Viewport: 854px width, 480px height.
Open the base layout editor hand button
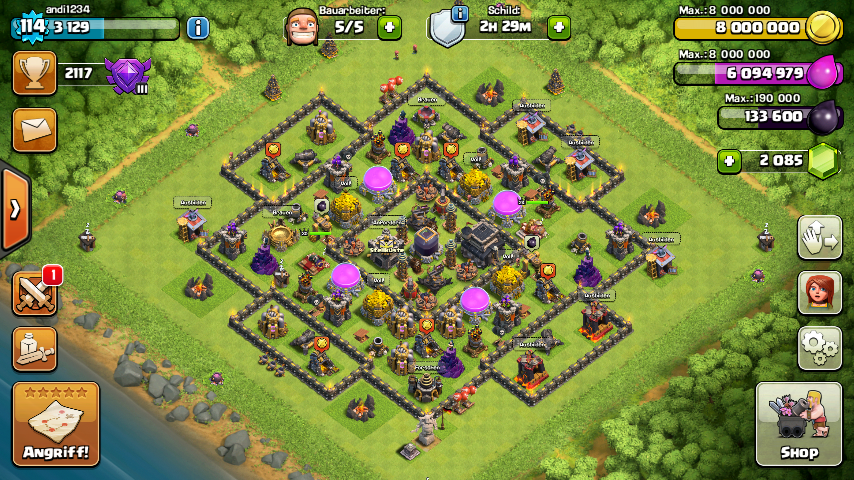coord(819,237)
